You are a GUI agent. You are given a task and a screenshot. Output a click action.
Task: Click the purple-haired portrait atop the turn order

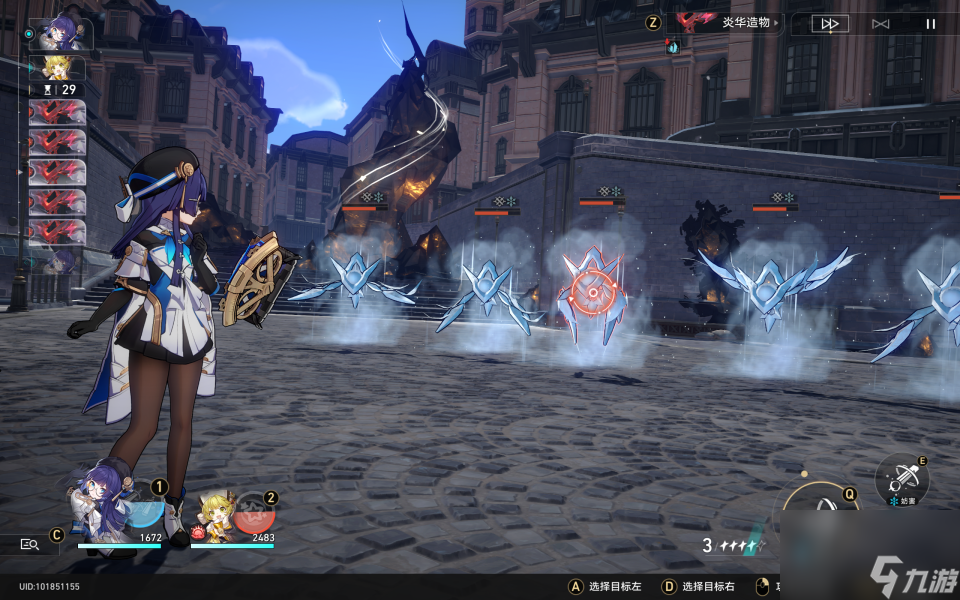[62, 34]
